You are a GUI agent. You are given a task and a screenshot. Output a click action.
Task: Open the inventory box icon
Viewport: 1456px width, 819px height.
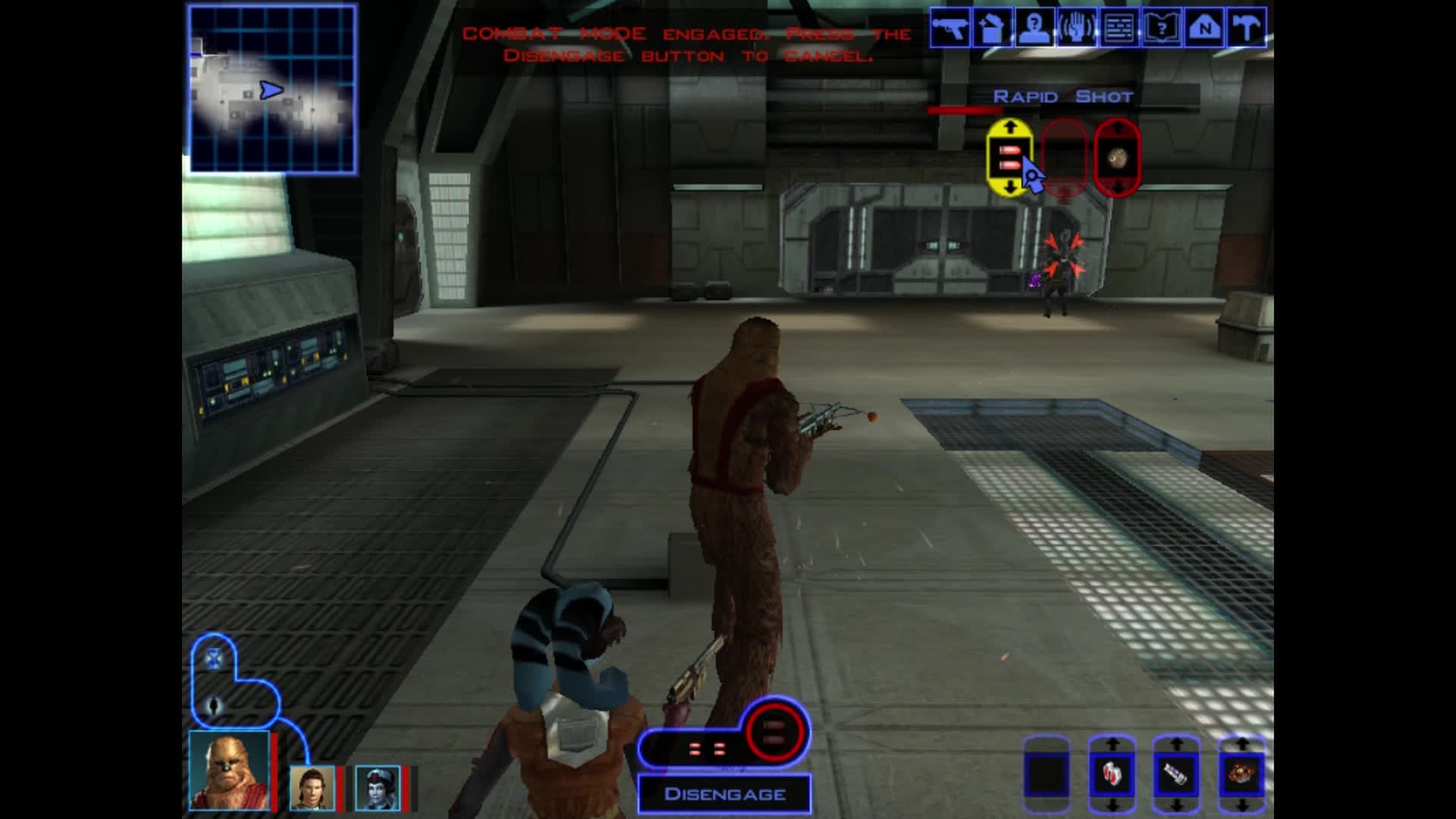[x=991, y=29]
